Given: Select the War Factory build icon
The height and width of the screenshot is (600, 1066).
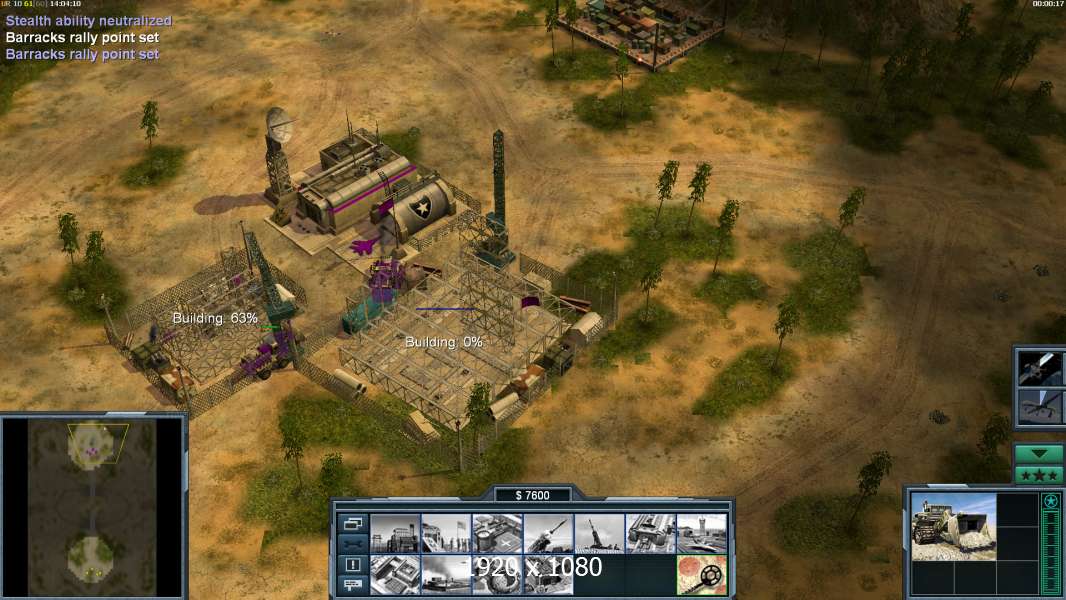Looking at the screenshot, I should [x=650, y=534].
